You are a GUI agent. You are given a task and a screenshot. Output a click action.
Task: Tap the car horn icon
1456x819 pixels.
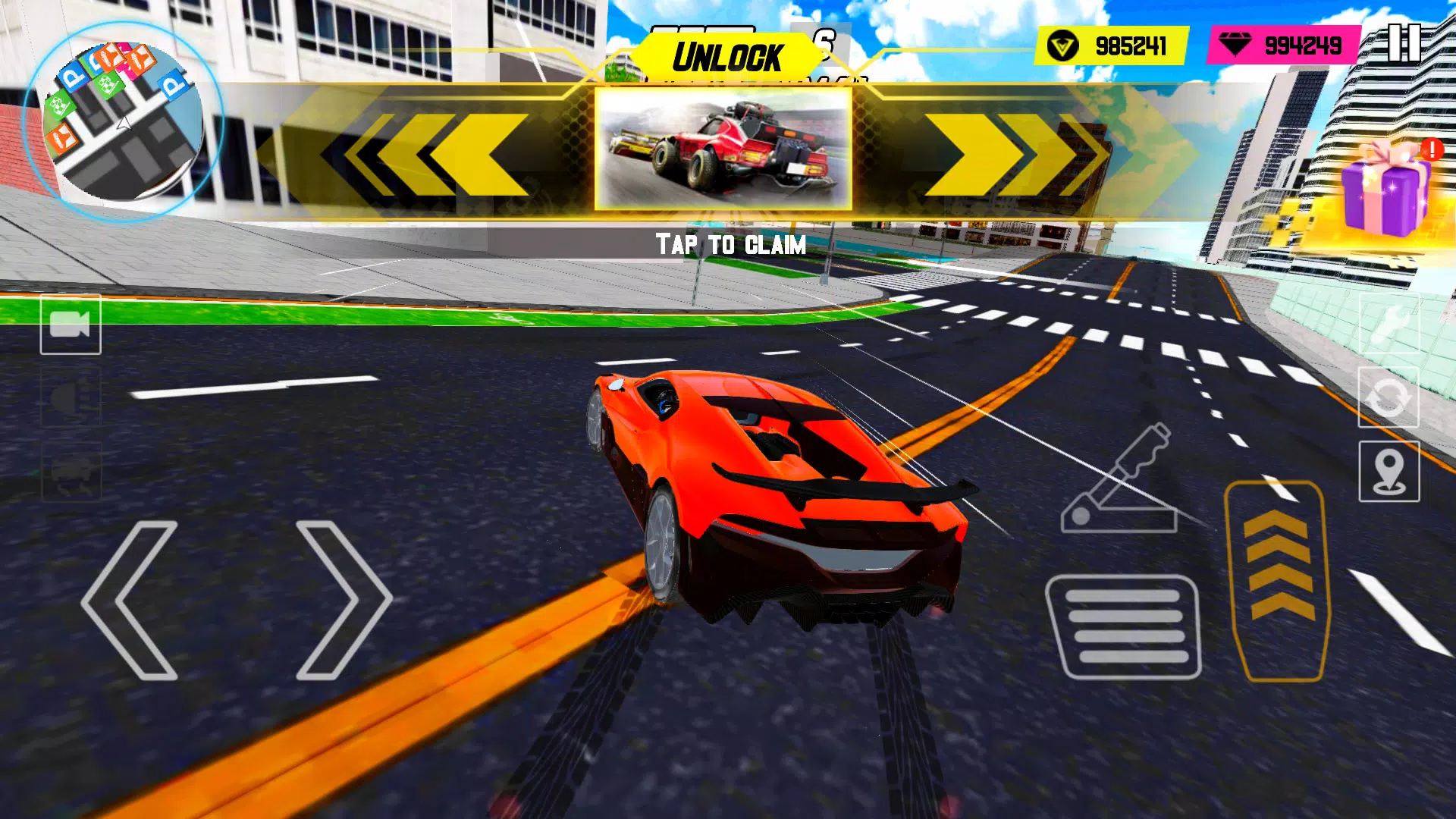pyautogui.click(x=72, y=398)
